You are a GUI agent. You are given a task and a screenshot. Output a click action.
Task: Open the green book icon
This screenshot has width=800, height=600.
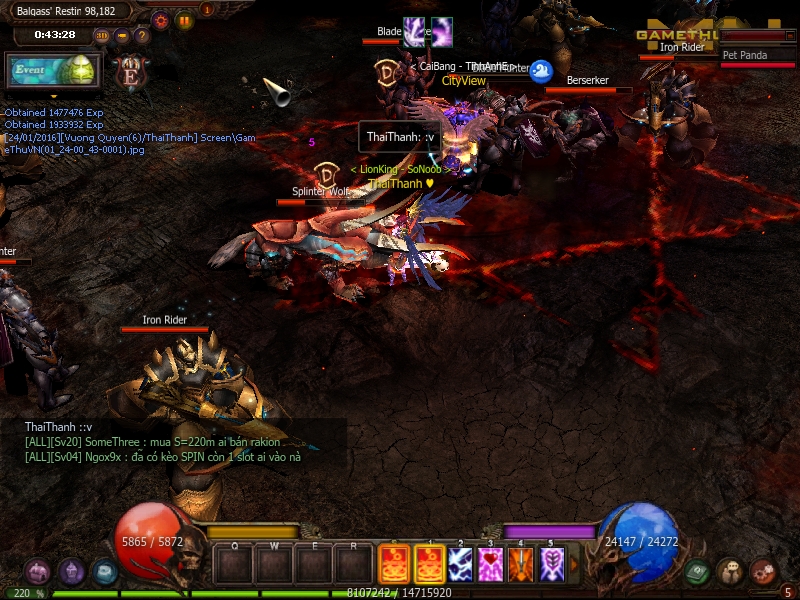698,572
